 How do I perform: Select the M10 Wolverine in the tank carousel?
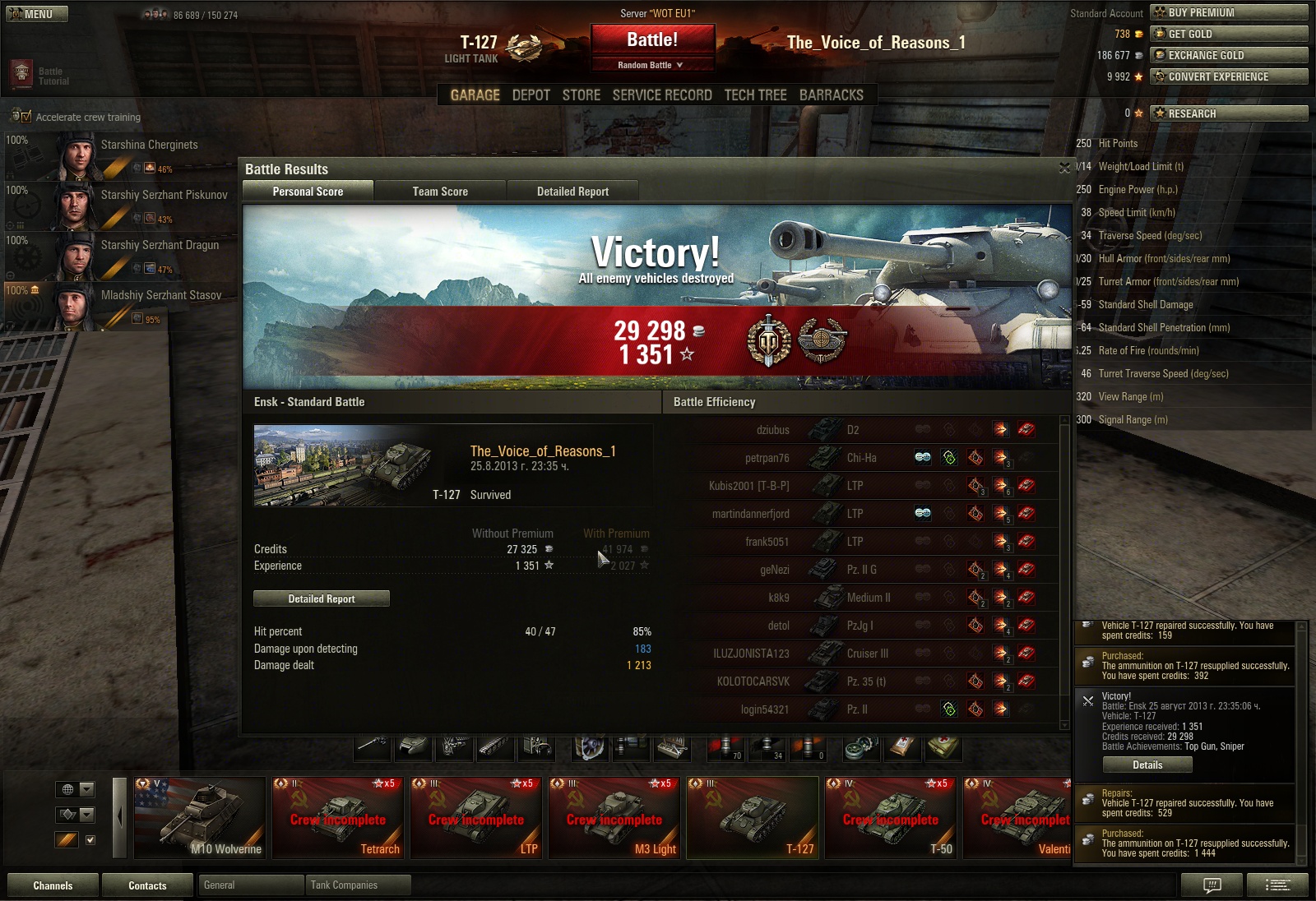click(200, 818)
